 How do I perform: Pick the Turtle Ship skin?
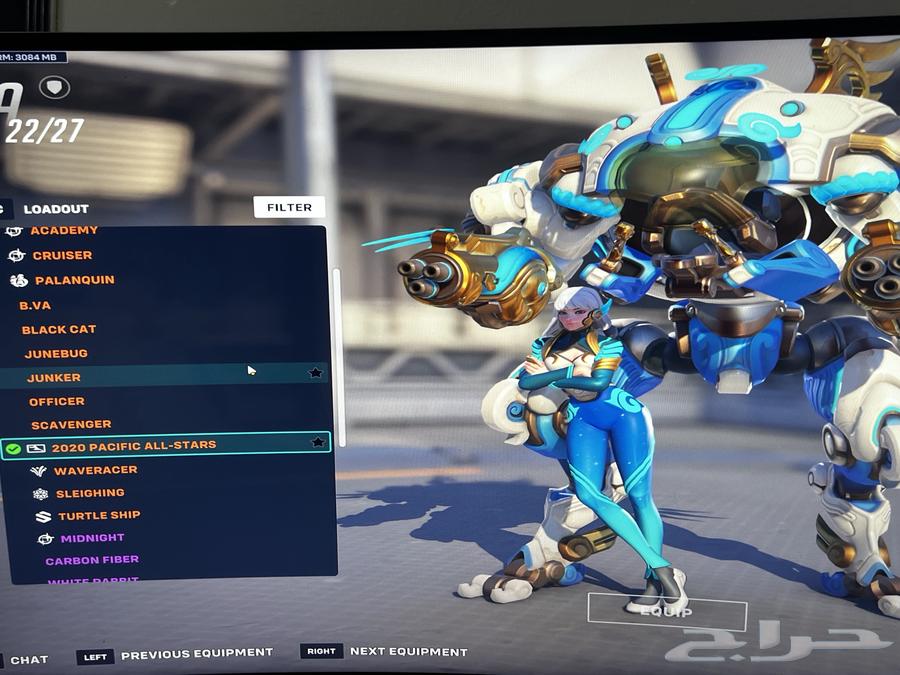[x=99, y=516]
